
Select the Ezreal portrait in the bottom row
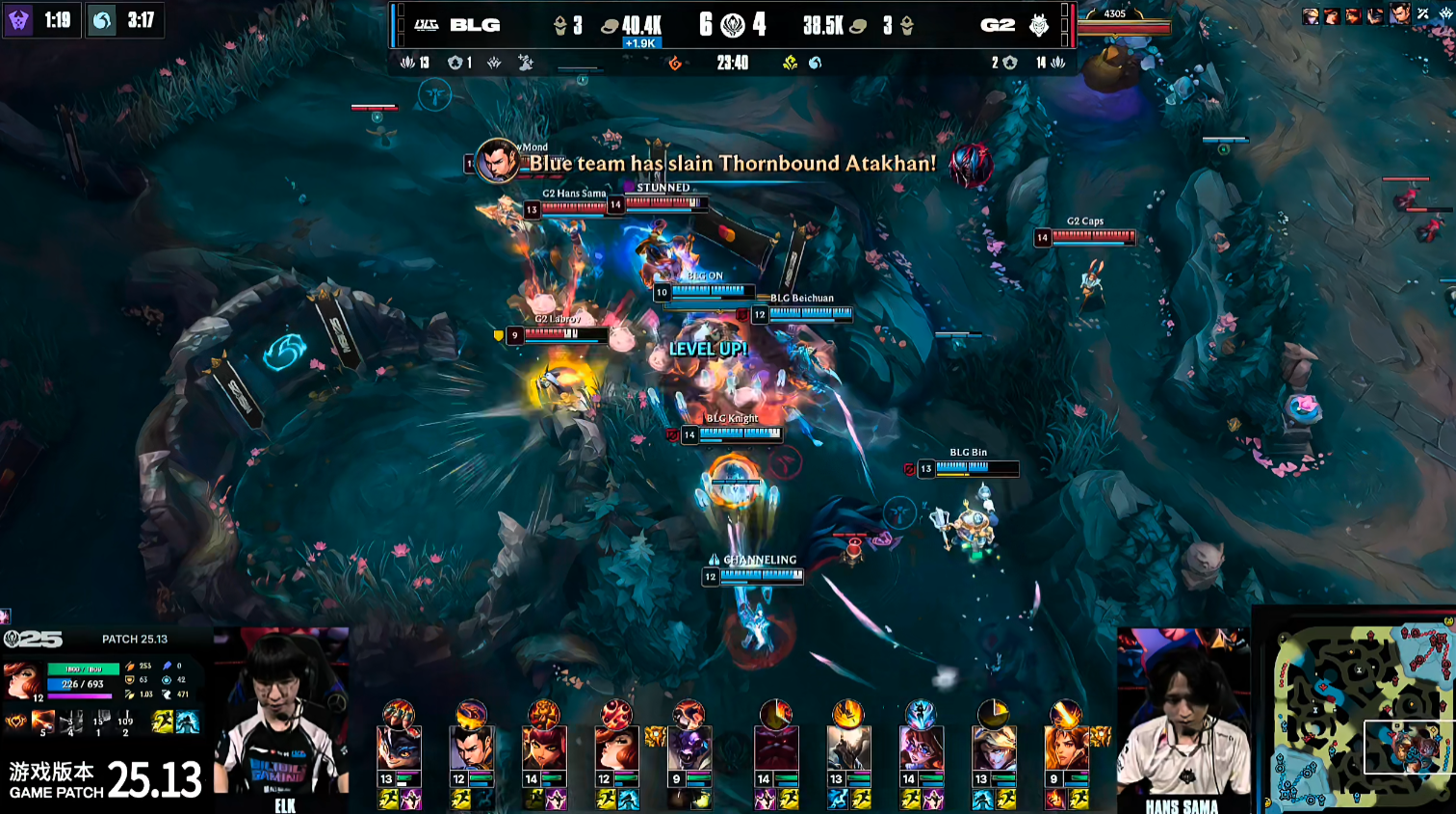pos(993,749)
